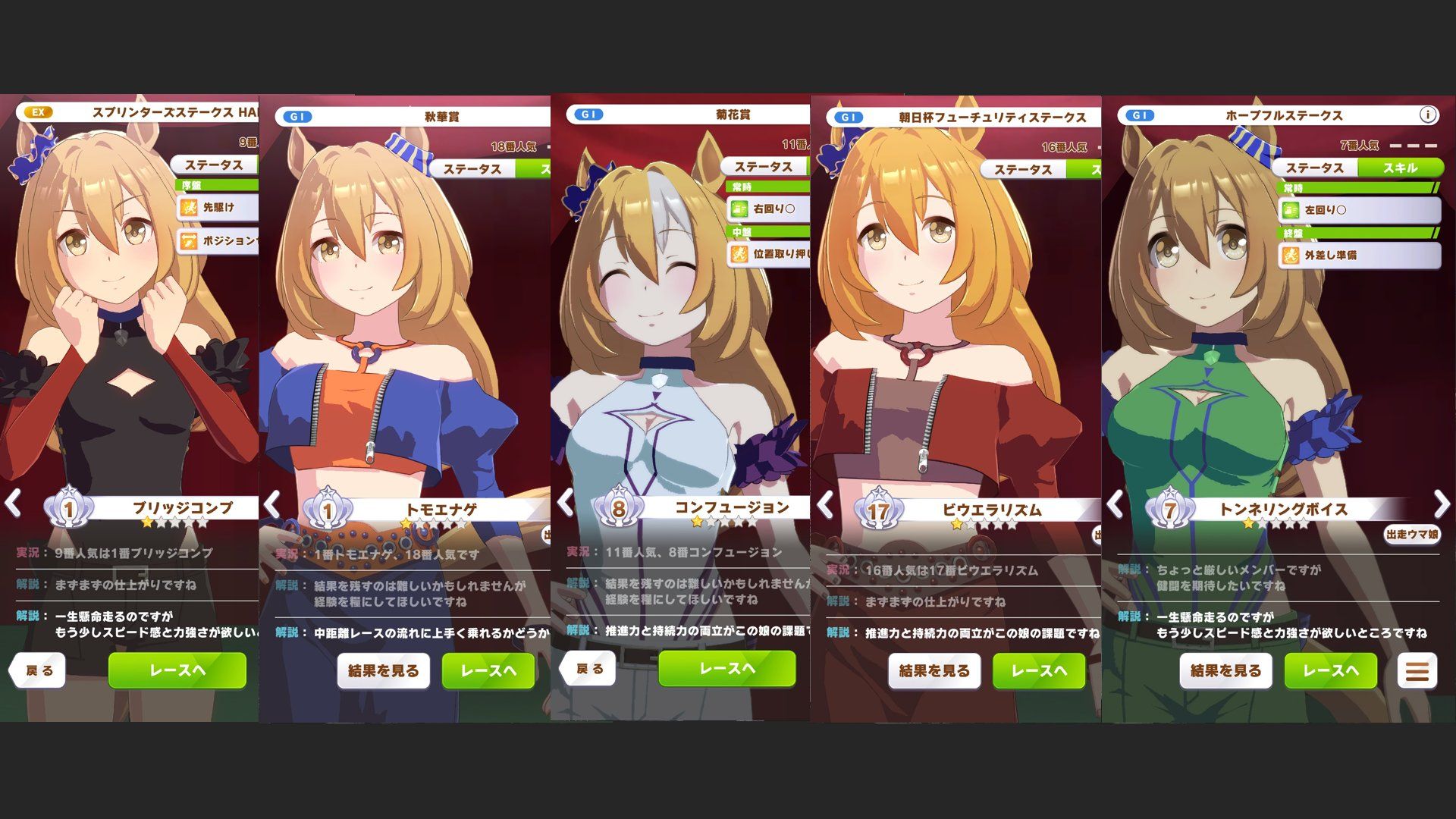Open the info icon beside ホープフルステークス
Screen dimensions: 1456x819
(1427, 115)
